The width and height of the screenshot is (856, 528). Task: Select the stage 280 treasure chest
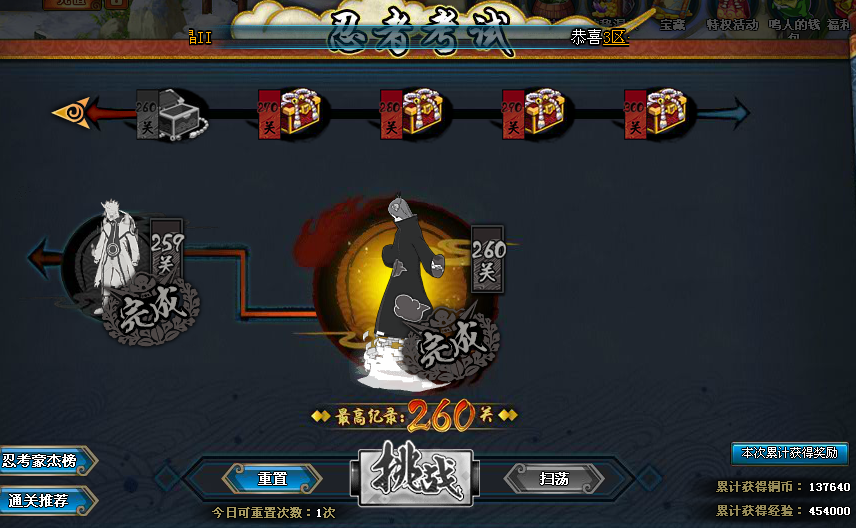420,114
